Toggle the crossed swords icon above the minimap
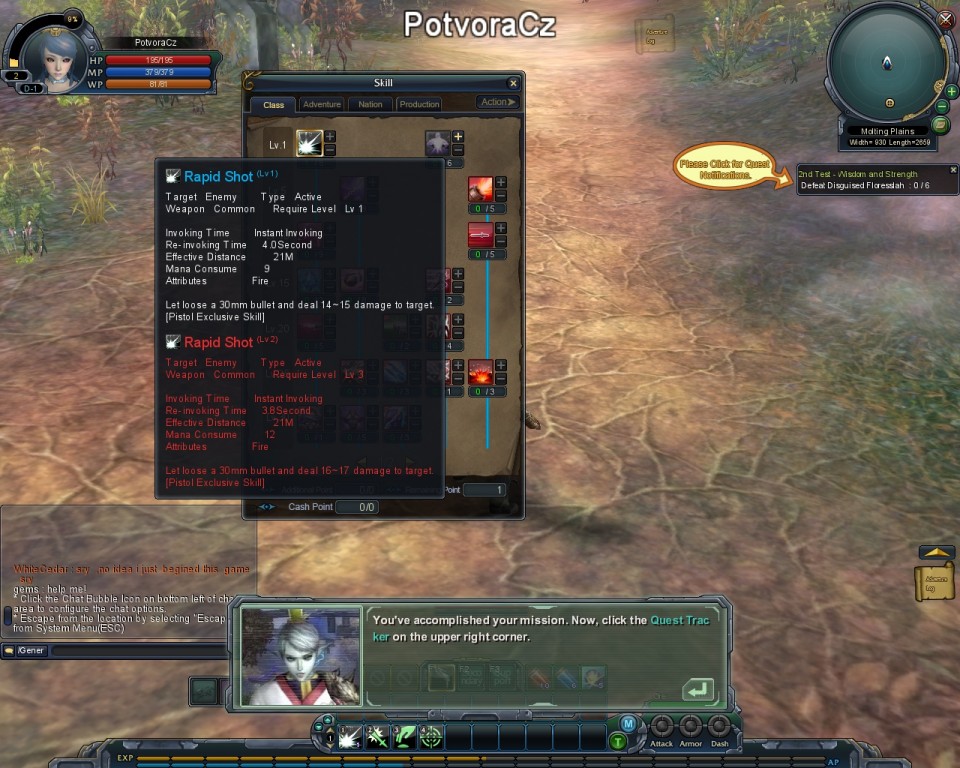The width and height of the screenshot is (960, 768). (x=946, y=19)
